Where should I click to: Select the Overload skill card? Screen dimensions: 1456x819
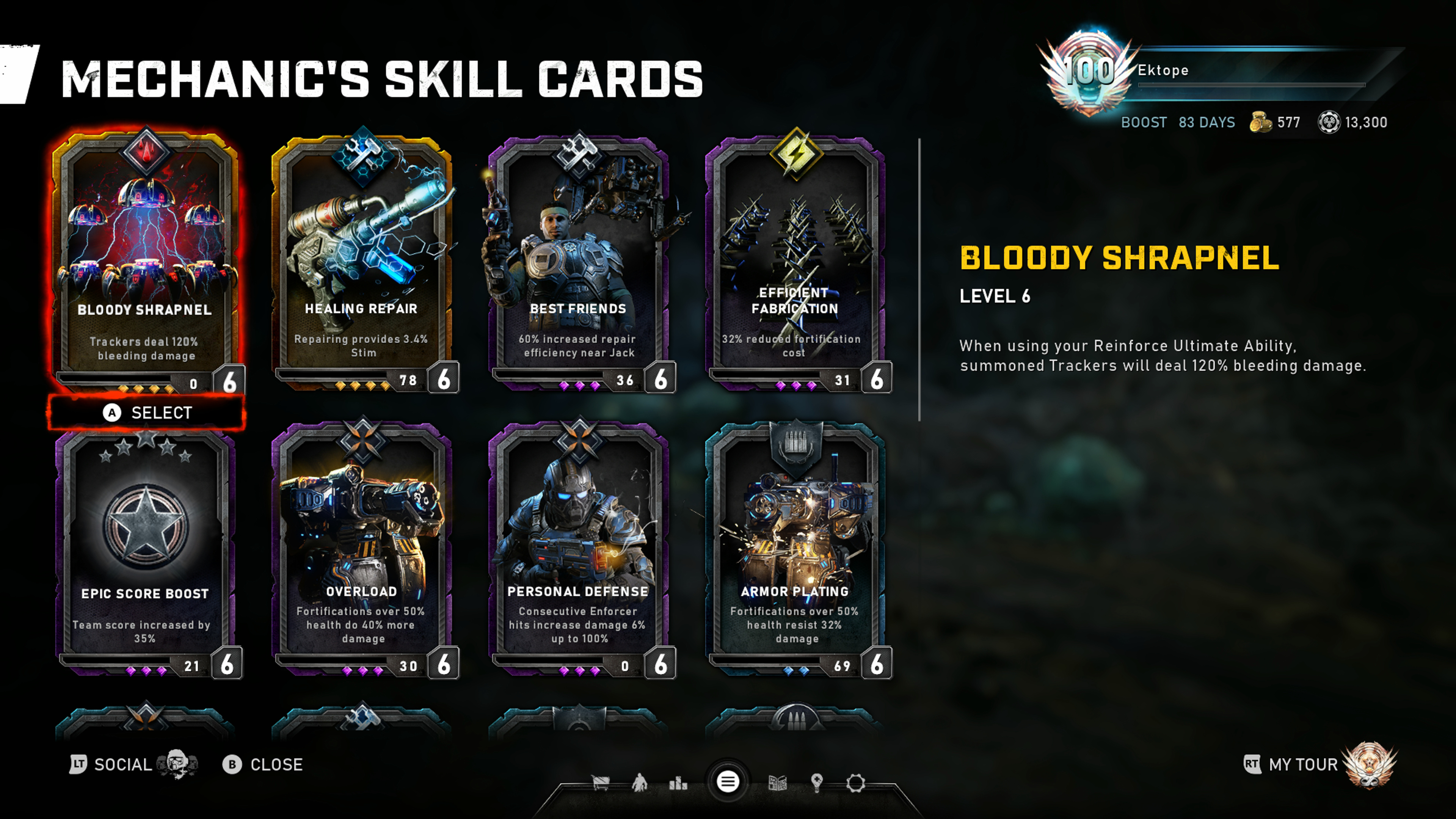[362, 548]
